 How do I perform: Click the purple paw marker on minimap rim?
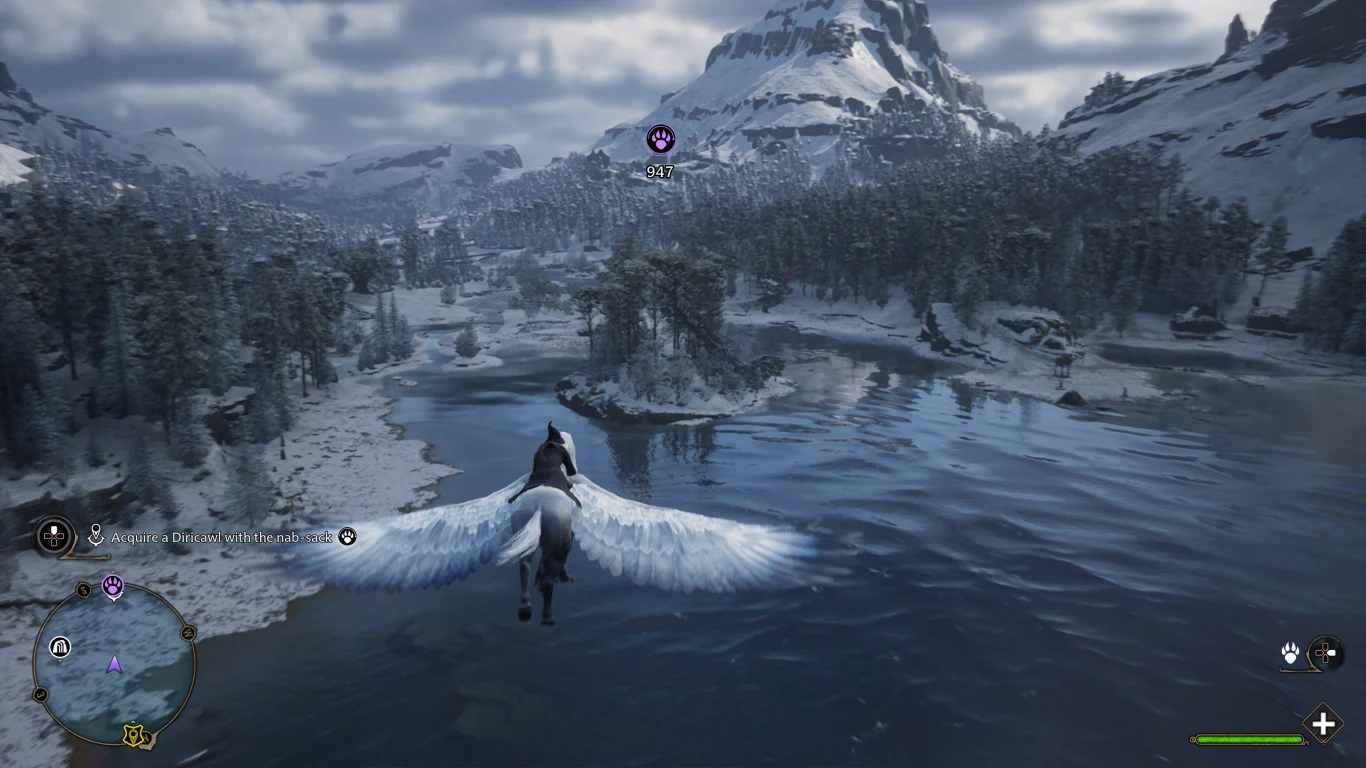tap(113, 585)
